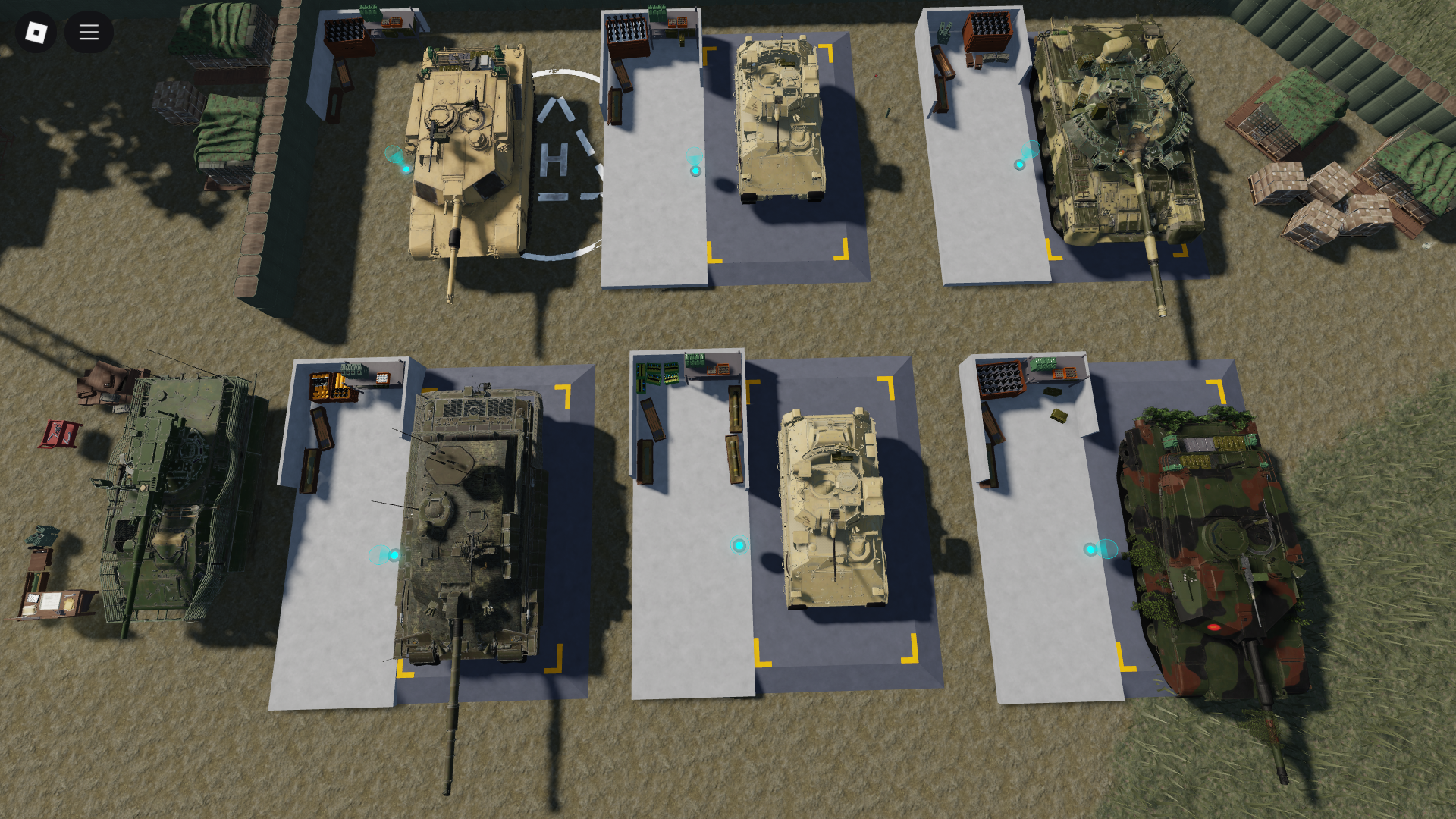Click the hamburger menu icon
This screenshot has height=819, width=1456.
coord(89,32)
